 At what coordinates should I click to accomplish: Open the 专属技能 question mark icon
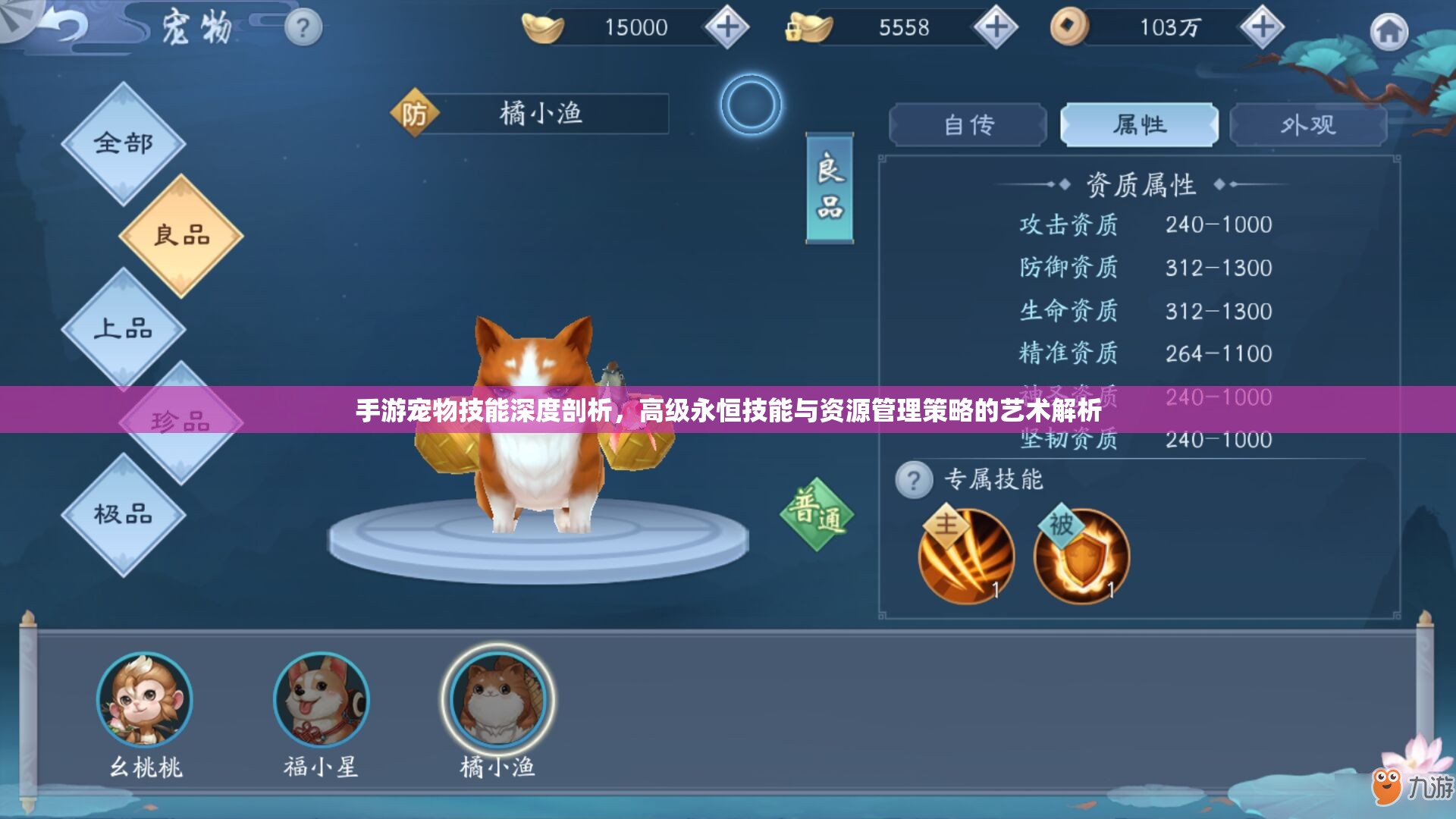914,478
